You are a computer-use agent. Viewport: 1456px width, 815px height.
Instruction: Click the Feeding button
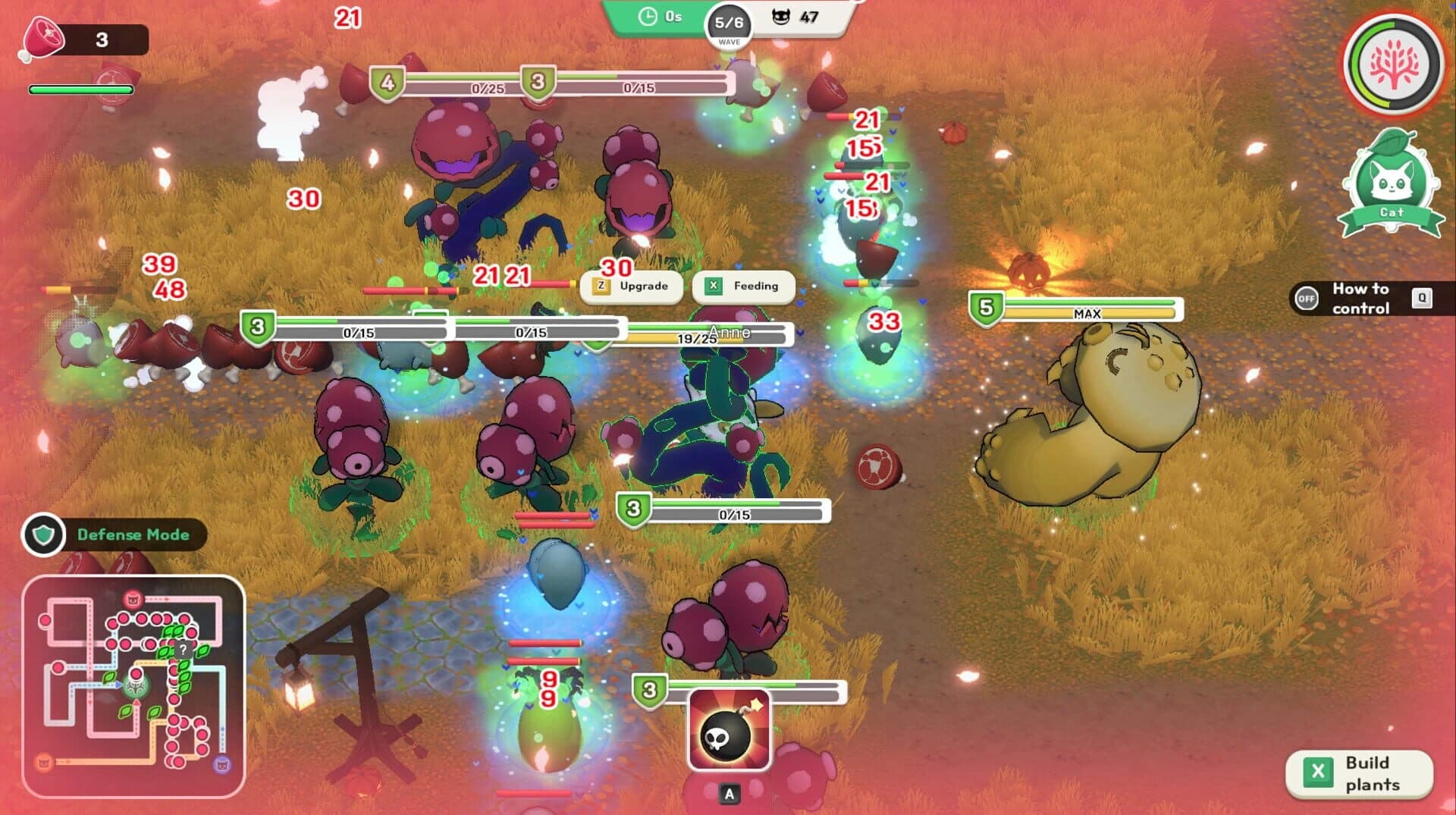pos(743,286)
